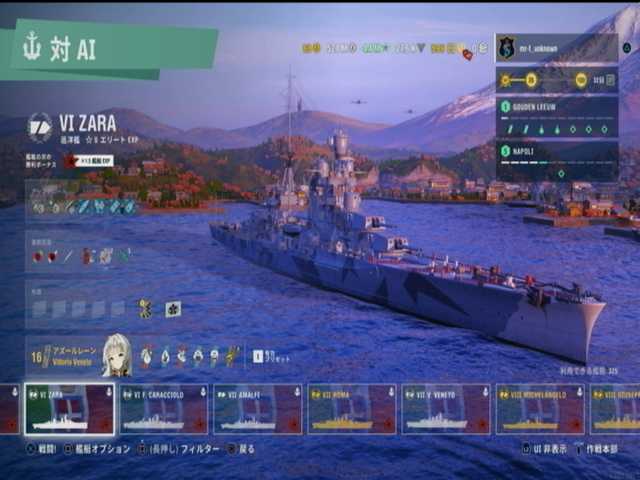
Task: Select the black flower emblem flag slot
Action: click(173, 309)
